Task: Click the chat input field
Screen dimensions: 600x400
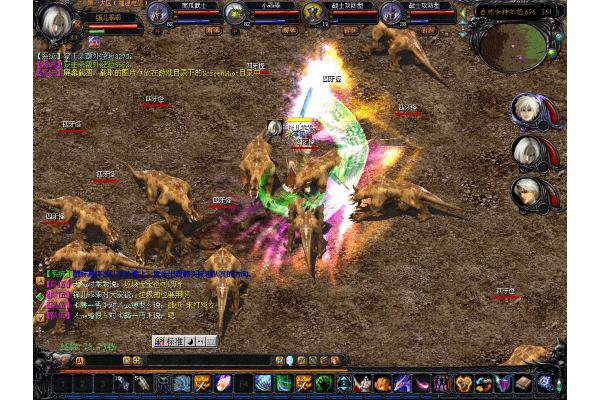Action: pos(200,360)
